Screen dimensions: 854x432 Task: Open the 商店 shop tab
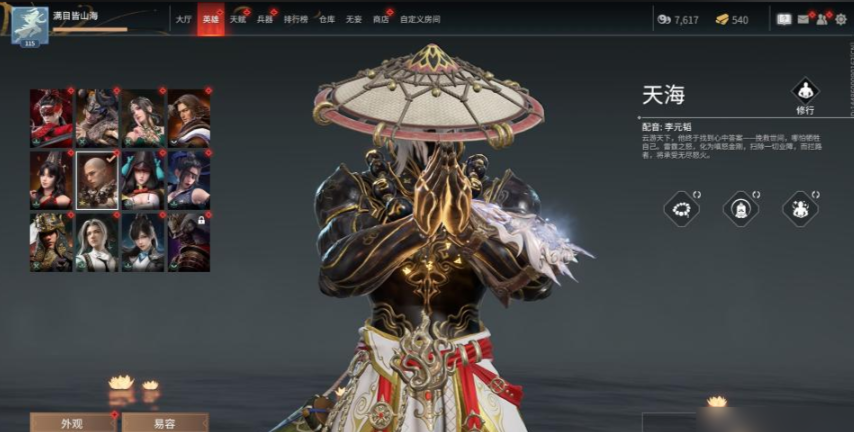click(x=380, y=19)
